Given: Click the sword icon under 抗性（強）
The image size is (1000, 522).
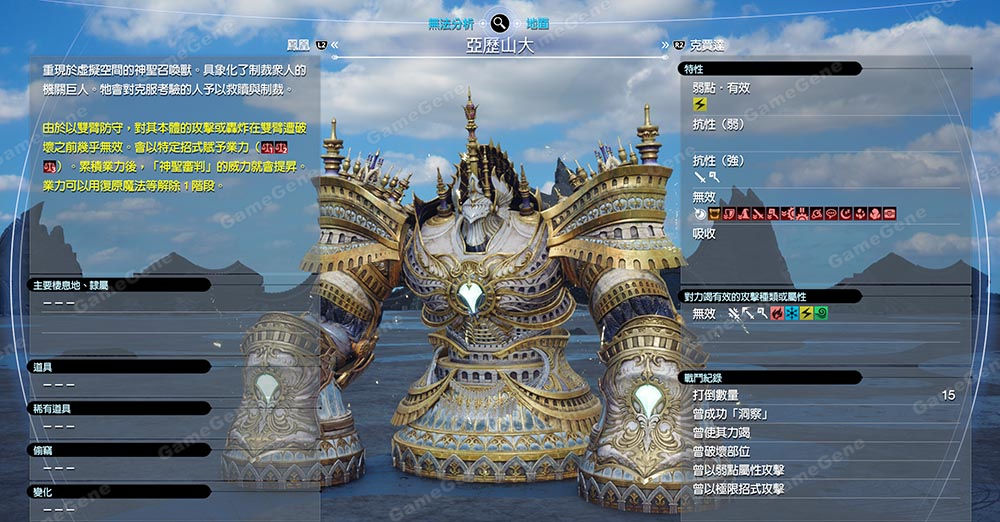Looking at the screenshot, I should pos(699,177).
